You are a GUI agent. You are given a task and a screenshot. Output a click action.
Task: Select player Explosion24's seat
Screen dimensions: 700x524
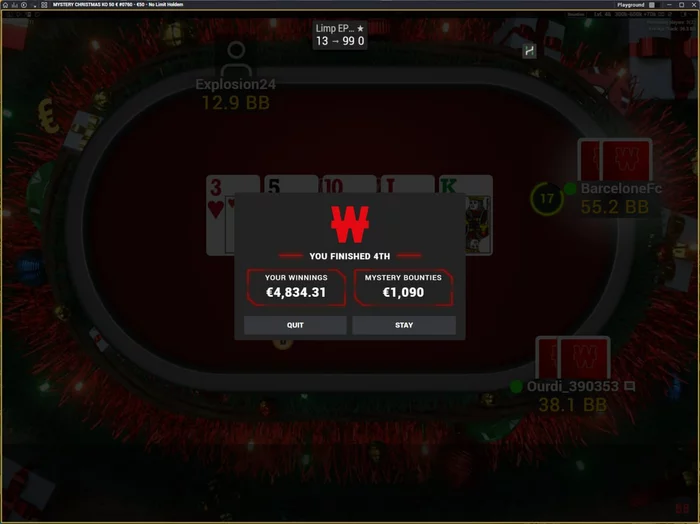click(x=235, y=84)
